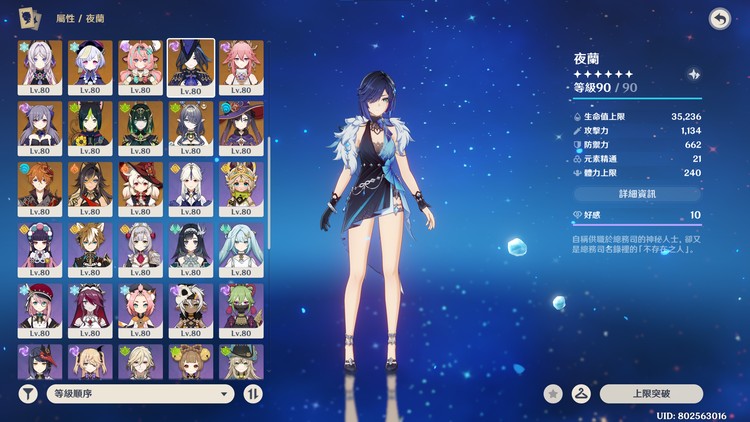750x422 pixels.
Task: Select Klee in the red hat
Action: (x=140, y=186)
